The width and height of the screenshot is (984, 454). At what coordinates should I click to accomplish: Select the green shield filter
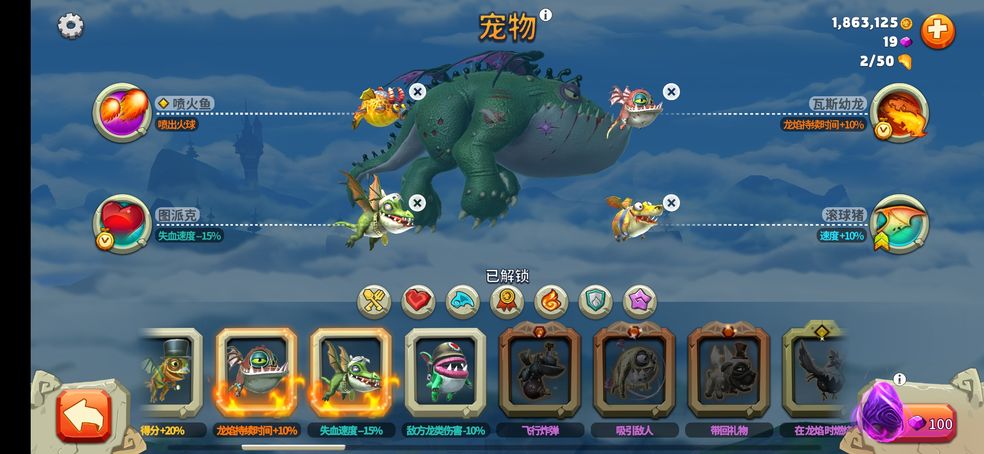pyautogui.click(x=595, y=300)
